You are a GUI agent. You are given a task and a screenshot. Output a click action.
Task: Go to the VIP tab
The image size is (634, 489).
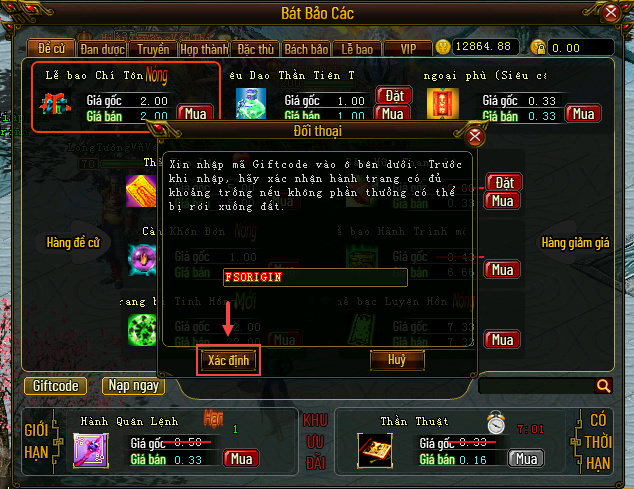coord(407,48)
